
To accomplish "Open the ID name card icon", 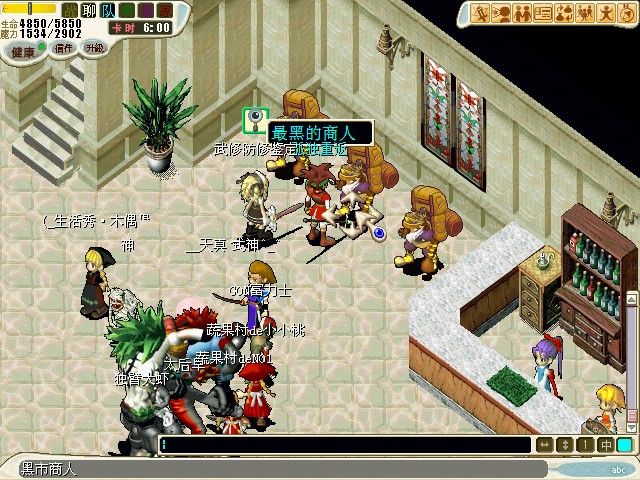I will coord(543,13).
